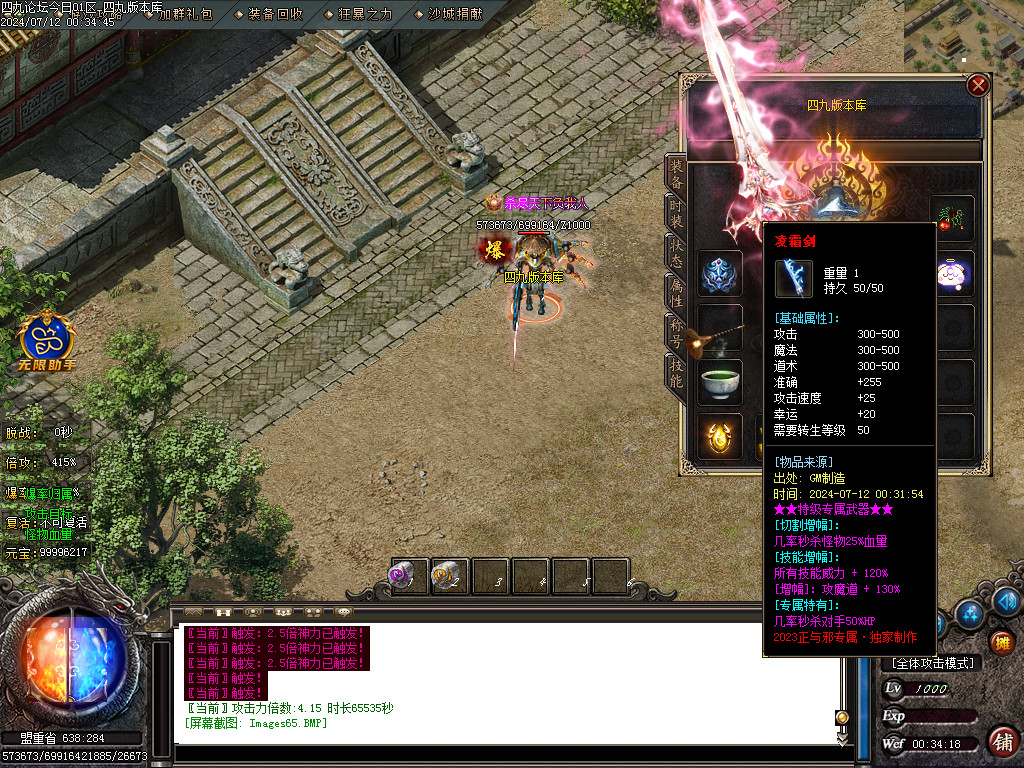The image size is (1024, 768).
Task: Close the character equipment panel
Action: 978,86
